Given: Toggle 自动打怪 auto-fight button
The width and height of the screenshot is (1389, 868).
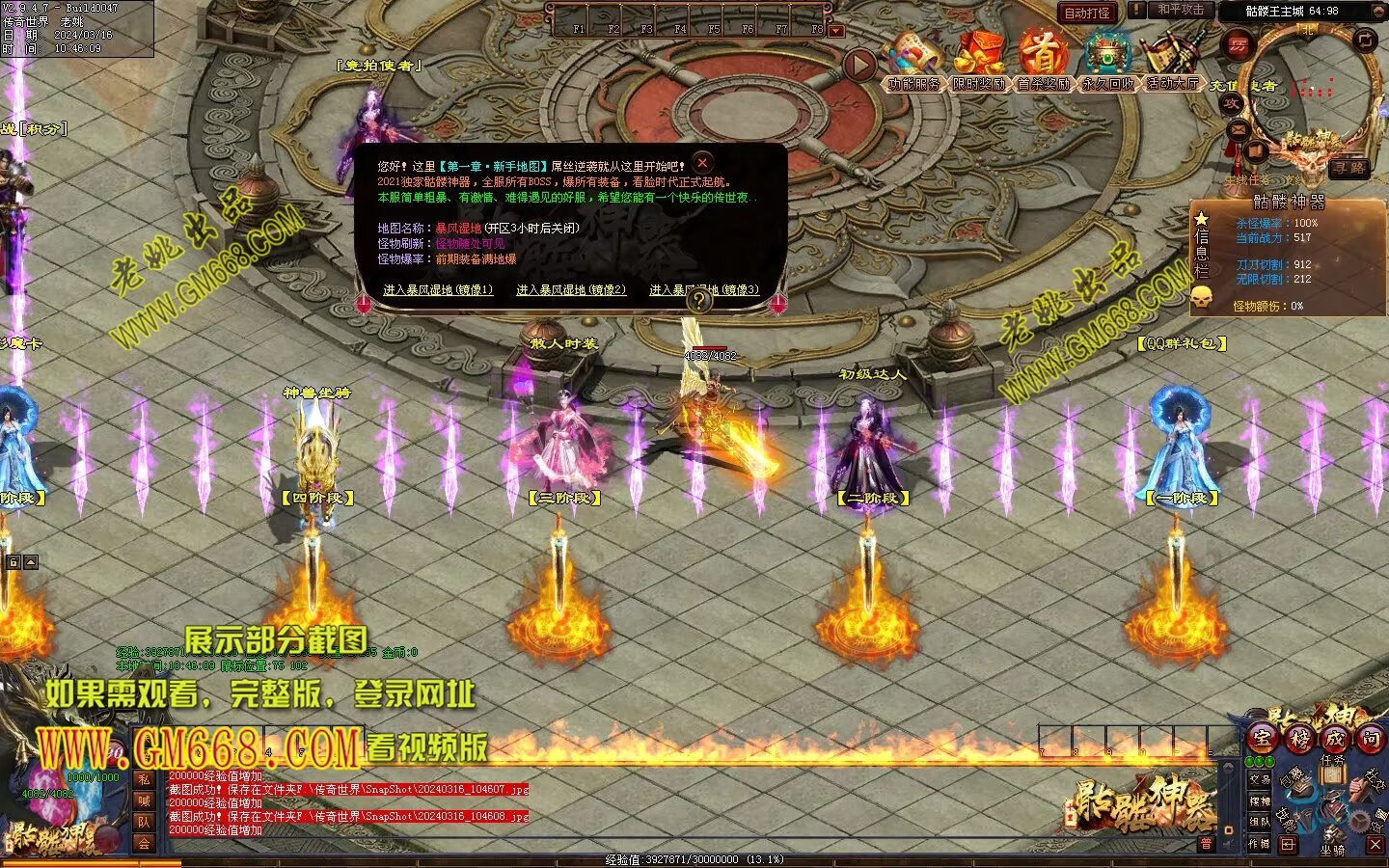Looking at the screenshot, I should pos(1087,13).
